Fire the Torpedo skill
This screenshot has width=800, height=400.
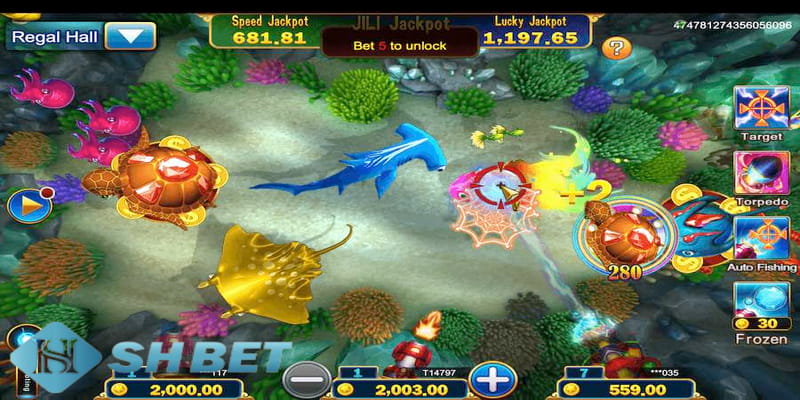(x=761, y=172)
